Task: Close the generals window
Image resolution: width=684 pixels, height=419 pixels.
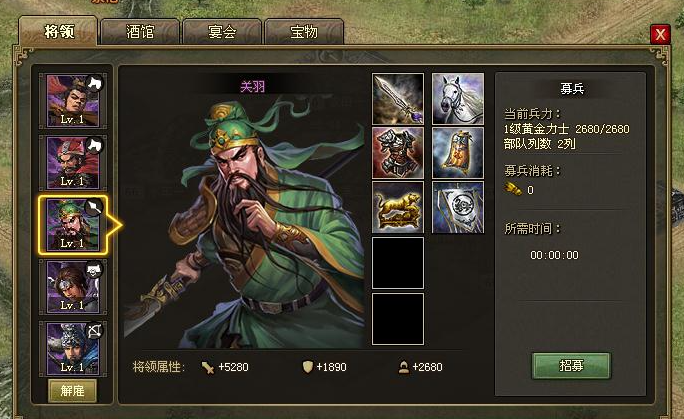Action: point(659,34)
